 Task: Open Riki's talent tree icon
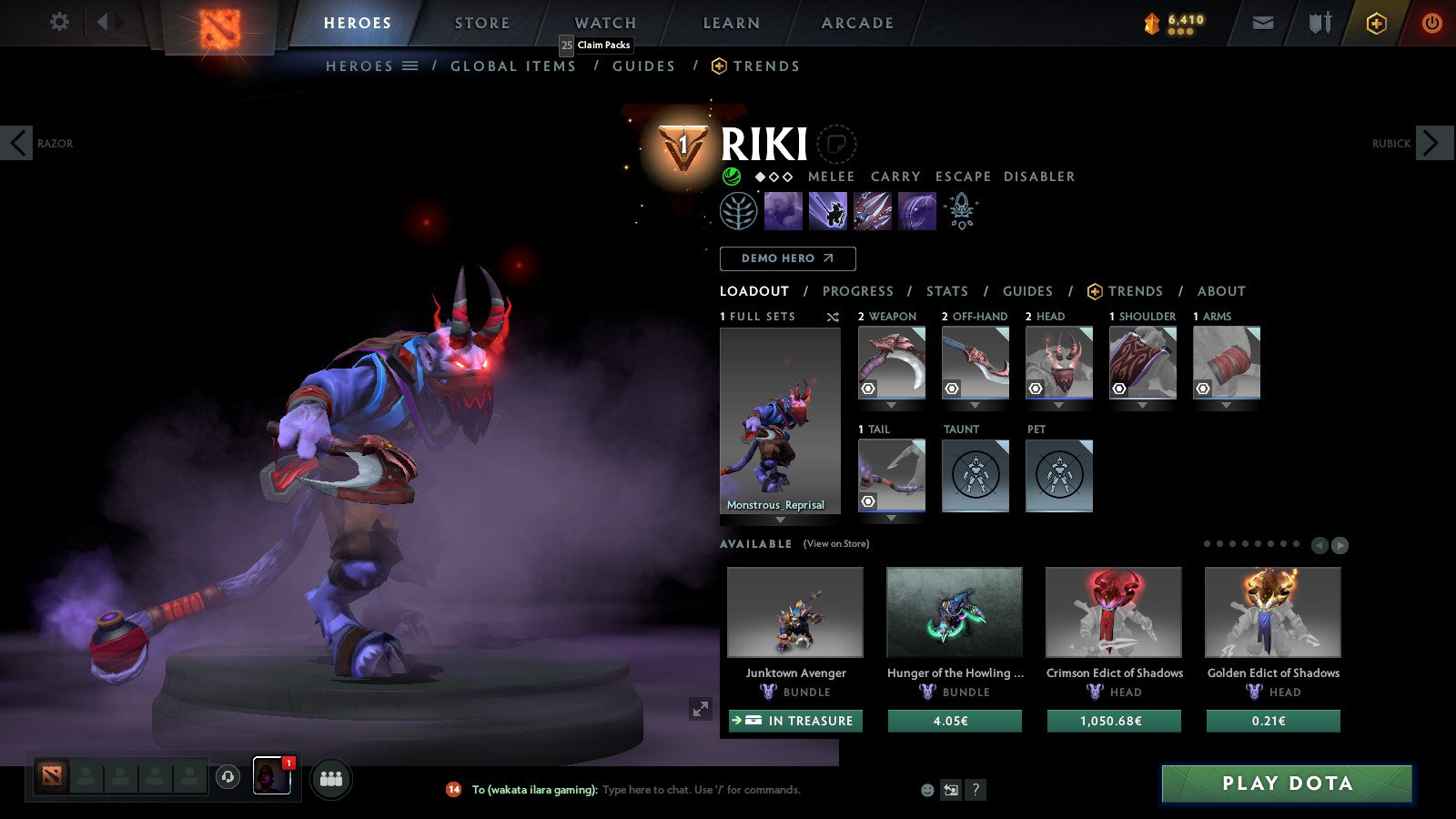(737, 210)
